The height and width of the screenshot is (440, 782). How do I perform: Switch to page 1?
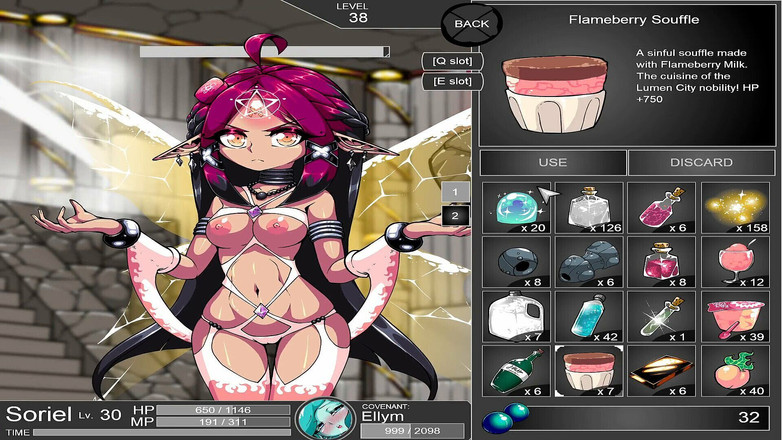[x=455, y=192]
